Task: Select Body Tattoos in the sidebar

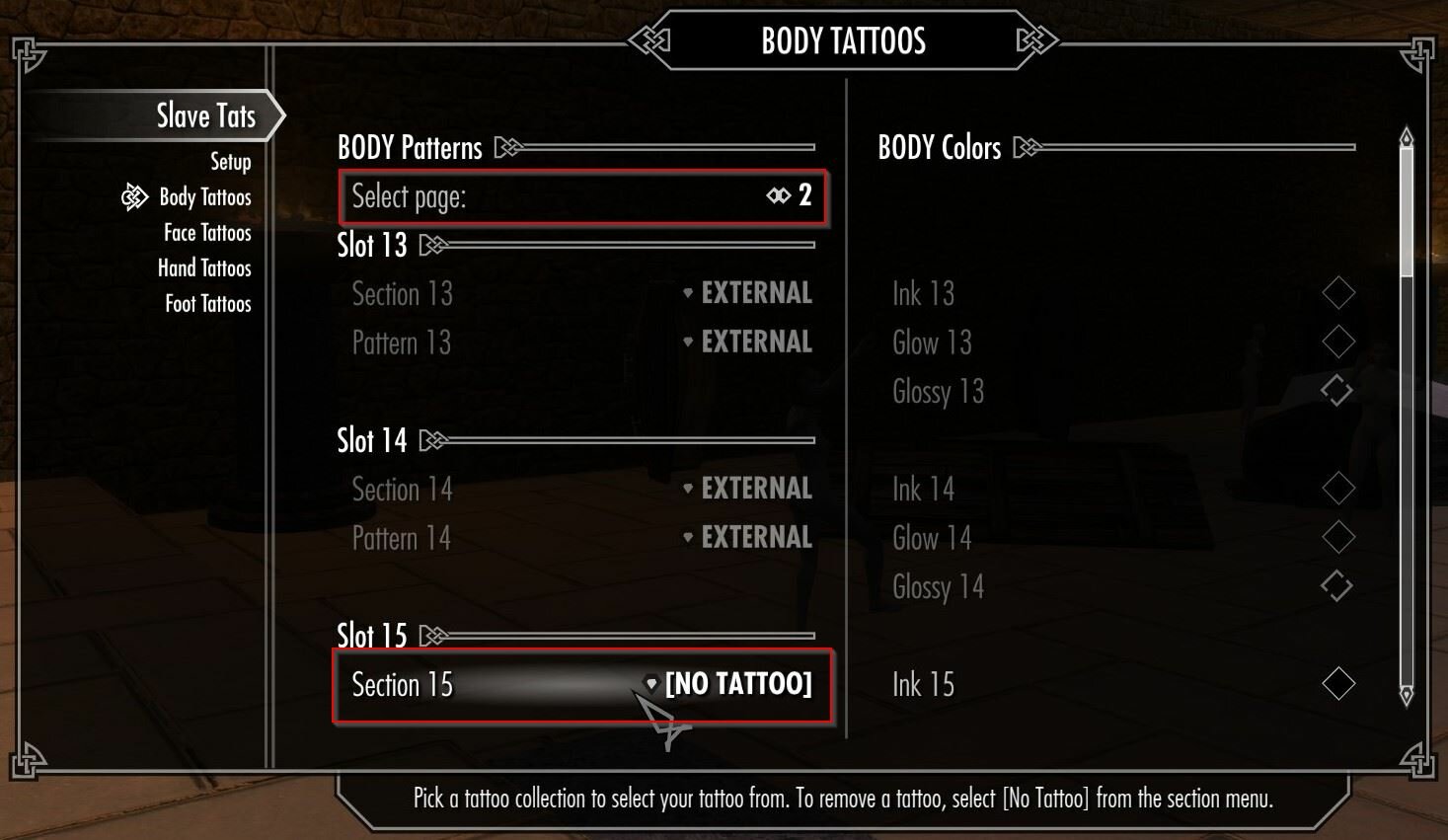Action: [204, 197]
